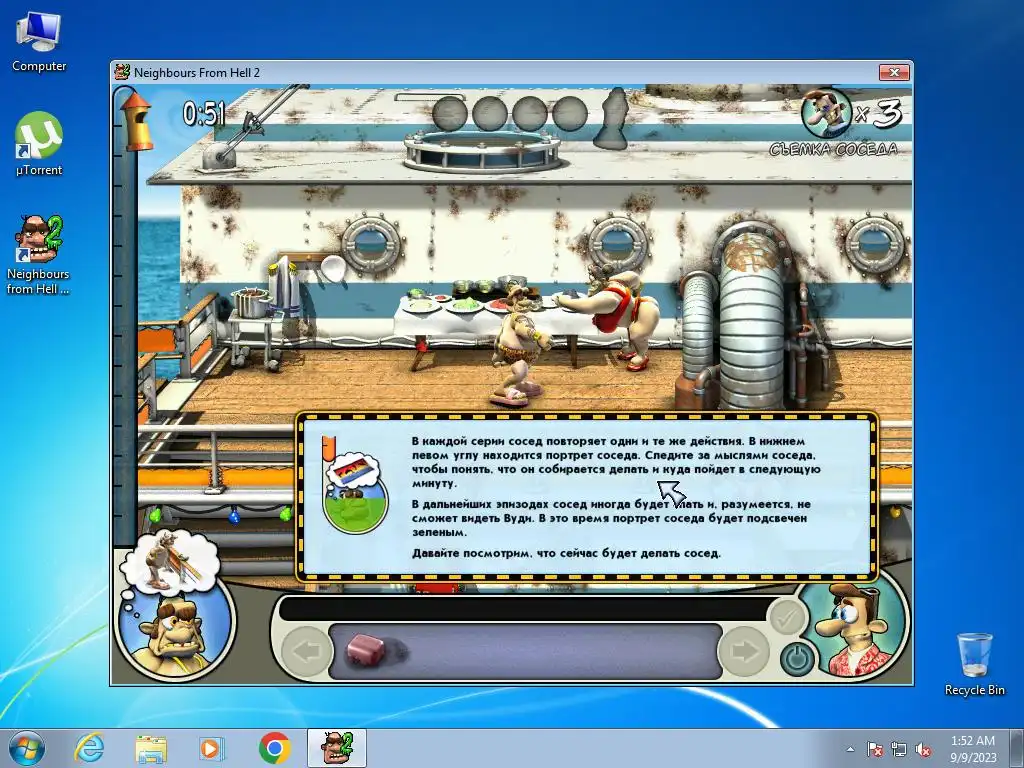The height and width of the screenshot is (768, 1024).
Task: Click the inventory left arrow button
Action: pyautogui.click(x=306, y=652)
